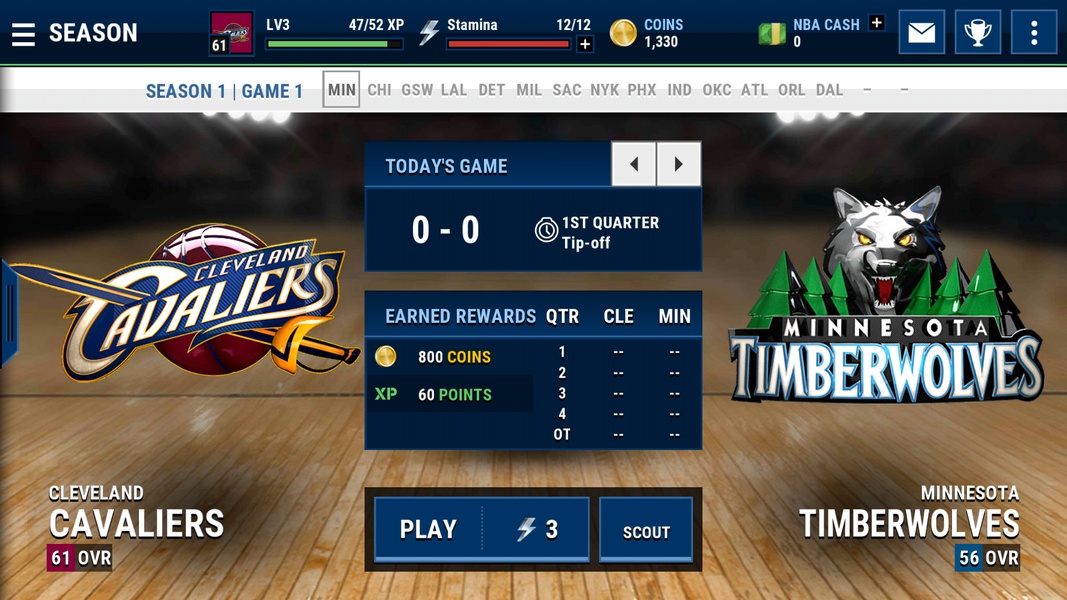Image resolution: width=1067 pixels, height=600 pixels.
Task: Go to the previous game arrow
Action: (634, 164)
